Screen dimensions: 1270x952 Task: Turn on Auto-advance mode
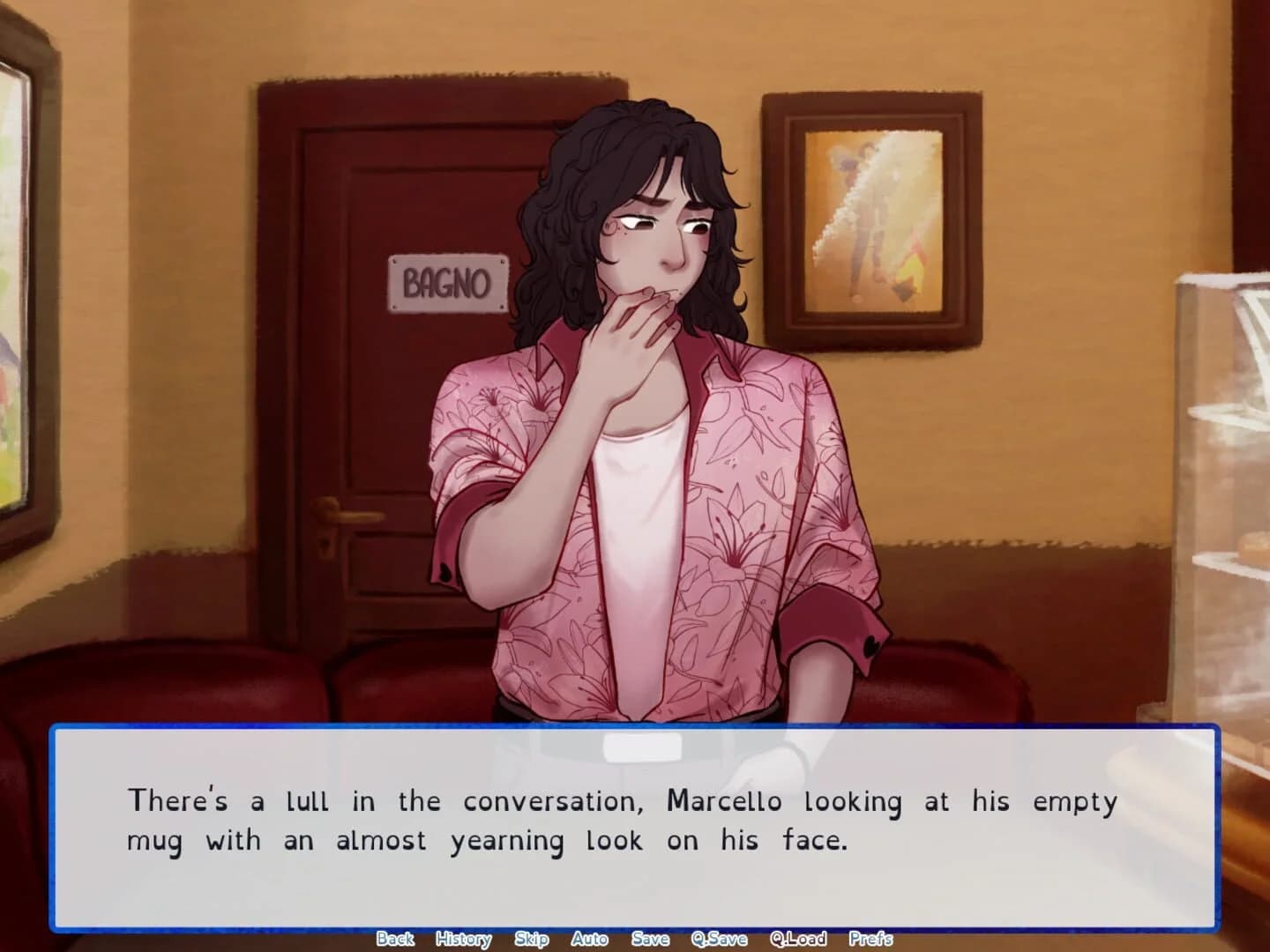tap(588, 939)
